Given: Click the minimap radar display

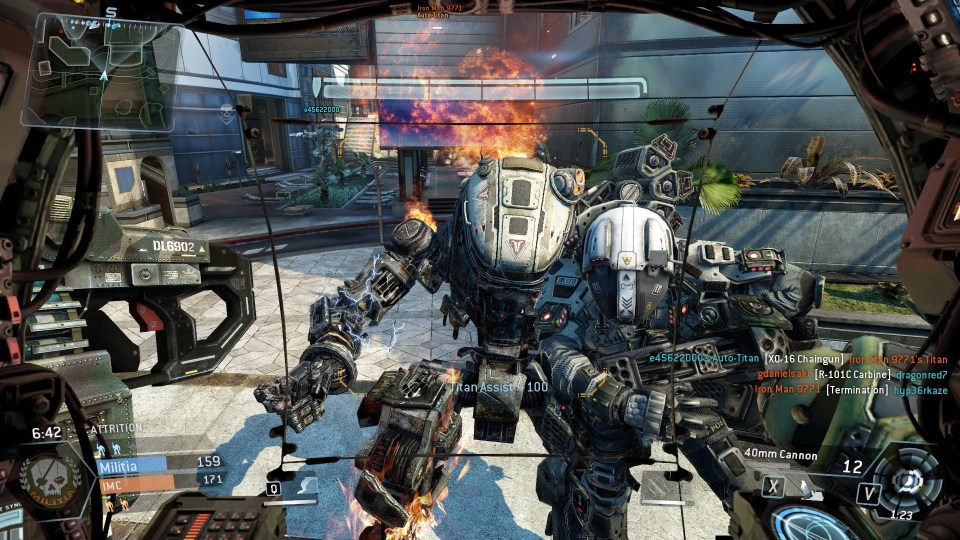Looking at the screenshot, I should point(100,62).
